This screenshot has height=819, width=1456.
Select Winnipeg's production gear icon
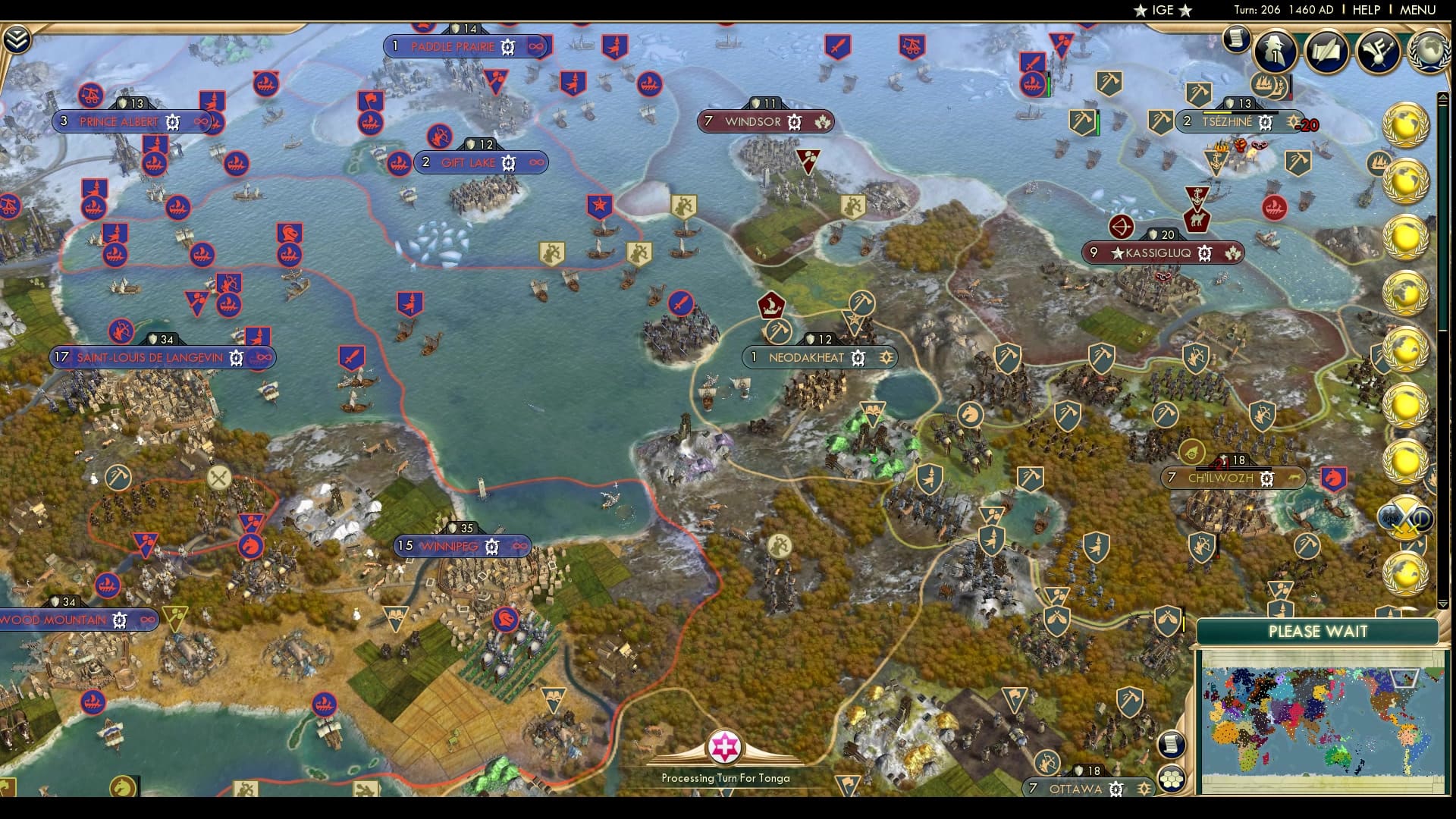click(491, 544)
